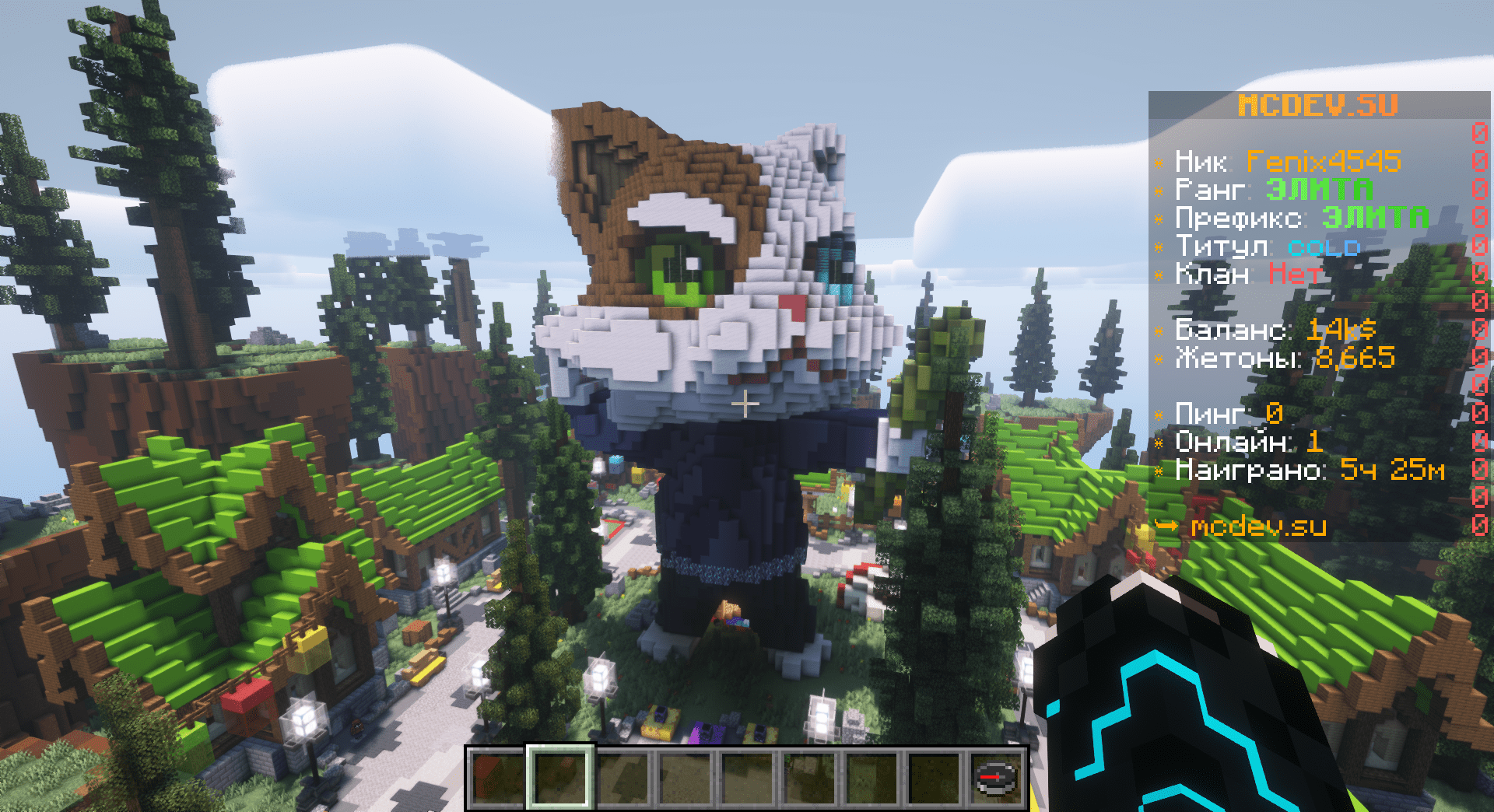Screen dimensions: 1494x812
Task: Click the highlighted selected hotbar slot
Action: pyautogui.click(x=560, y=778)
